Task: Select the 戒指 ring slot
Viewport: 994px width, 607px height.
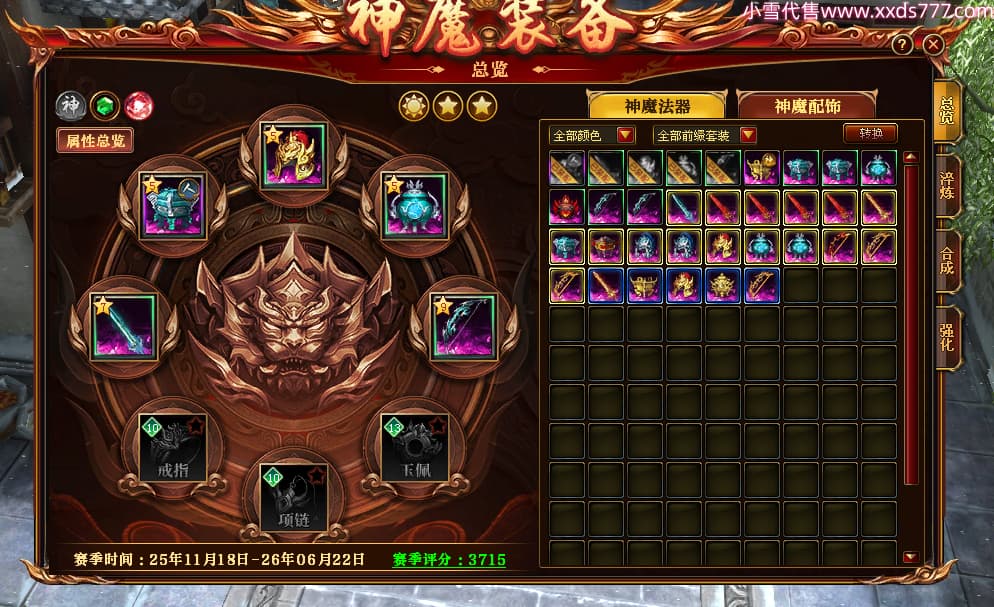Action: pyautogui.click(x=174, y=447)
